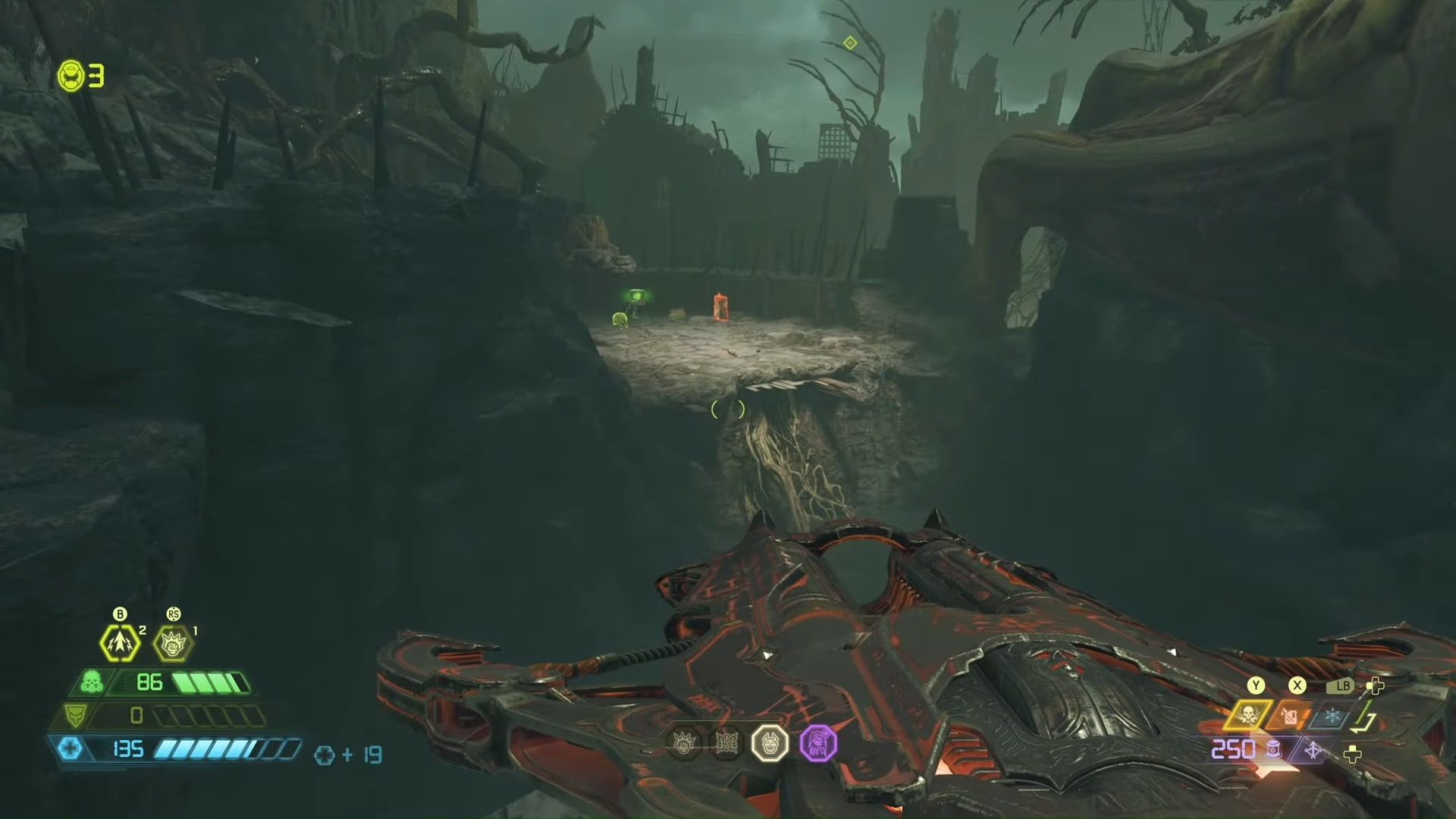Activate the orange Flame Belch icon
This screenshot has height=819, width=1456.
[x=1290, y=716]
